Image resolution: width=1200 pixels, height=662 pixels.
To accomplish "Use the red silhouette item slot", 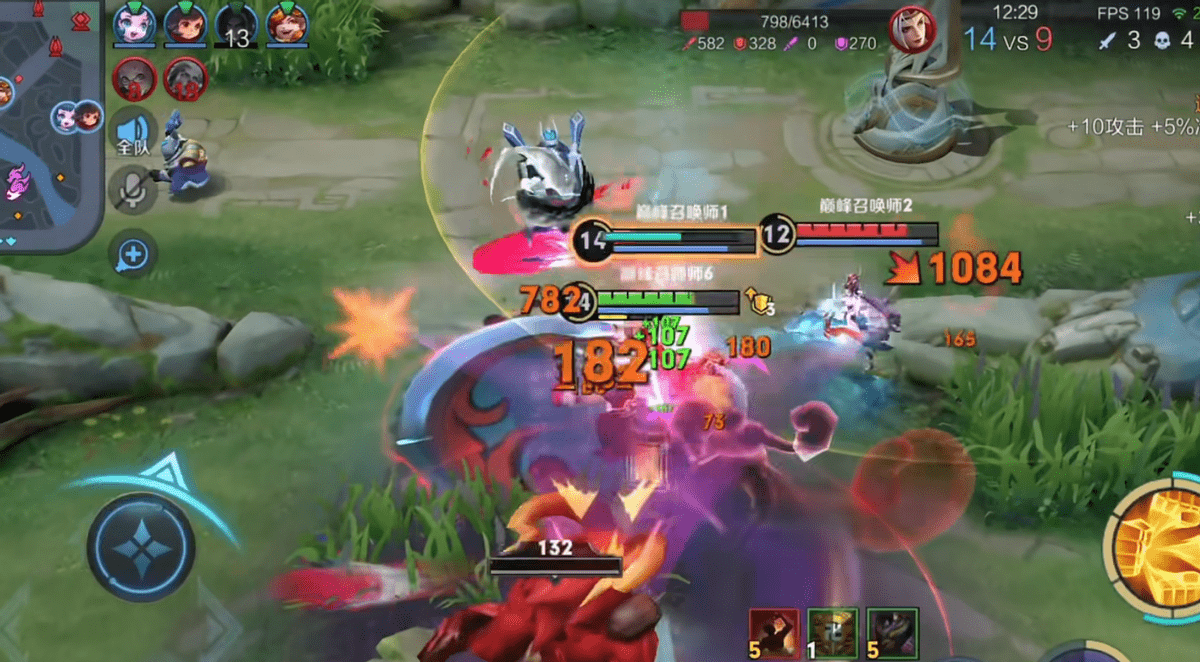I will (775, 633).
